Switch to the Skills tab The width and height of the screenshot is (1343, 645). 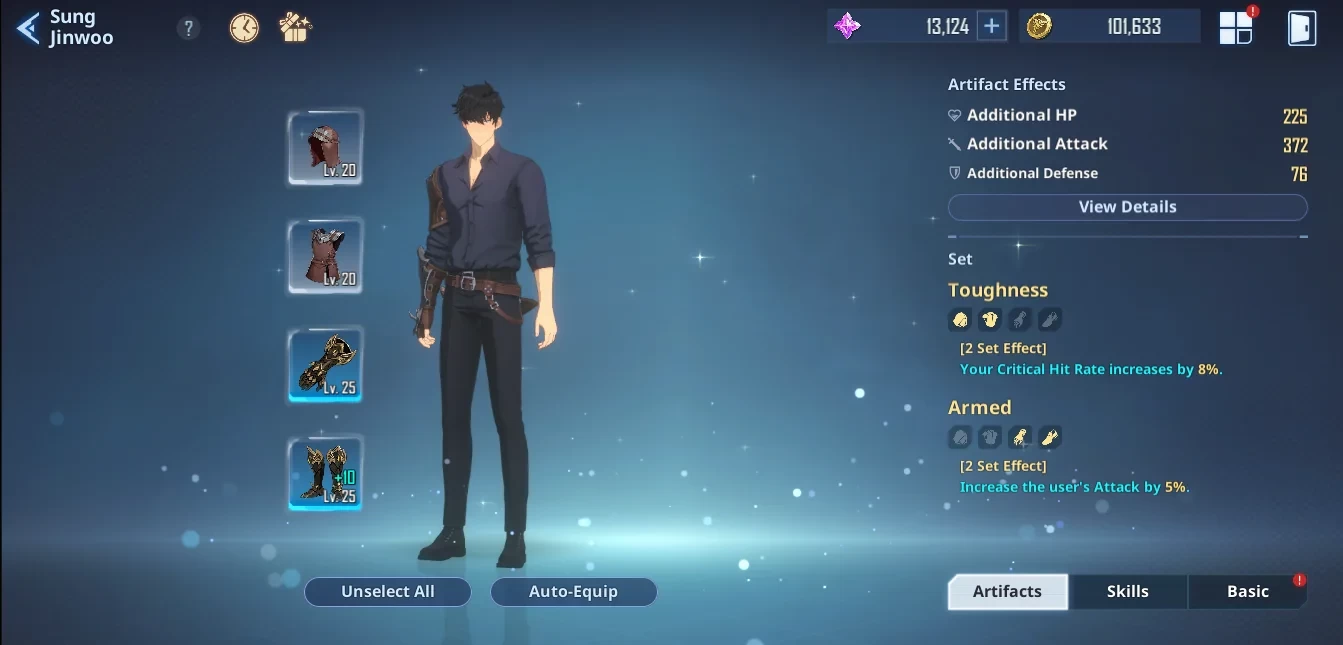pyautogui.click(x=1127, y=591)
